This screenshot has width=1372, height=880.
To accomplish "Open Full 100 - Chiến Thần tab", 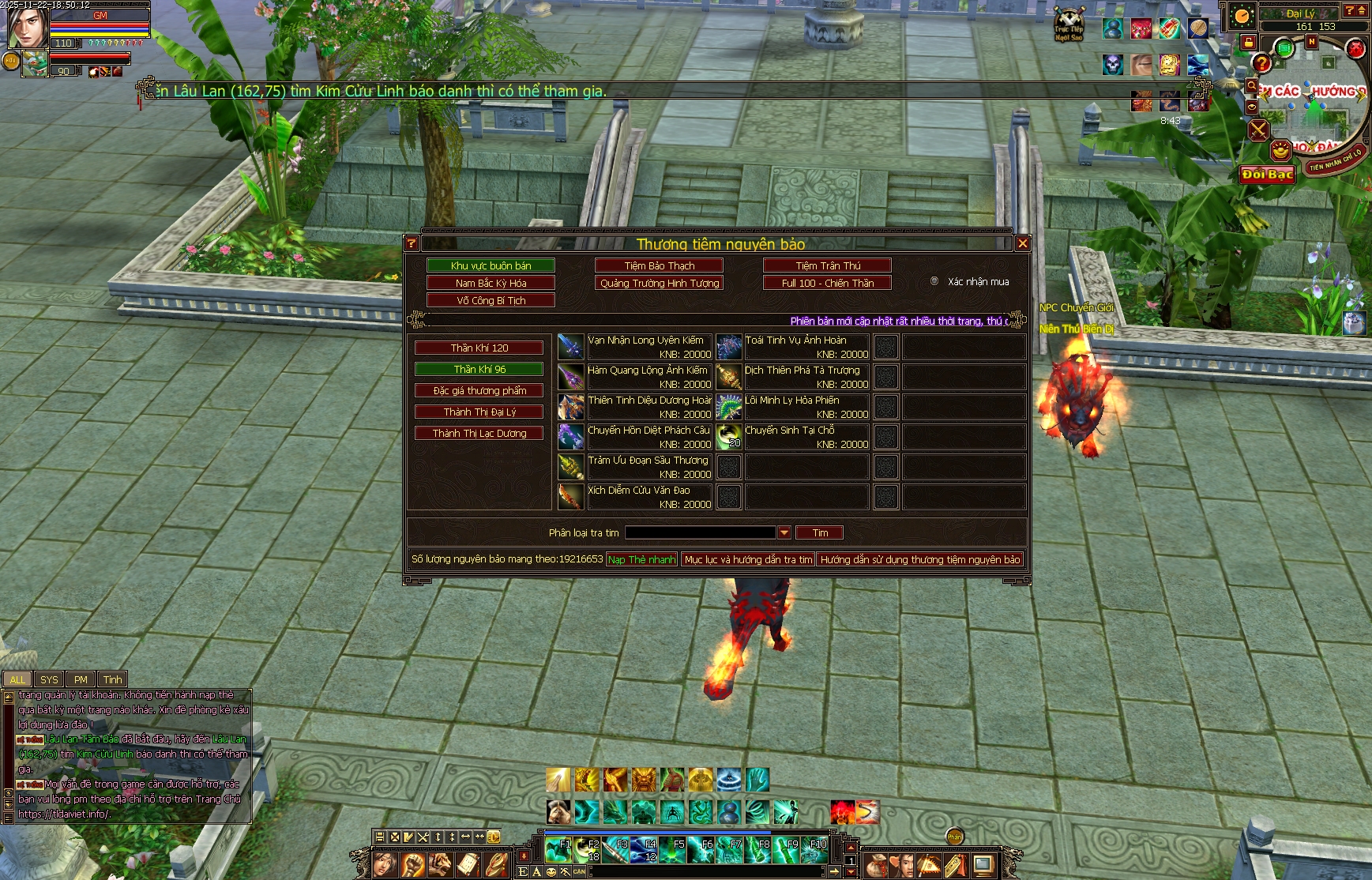I will [x=827, y=283].
